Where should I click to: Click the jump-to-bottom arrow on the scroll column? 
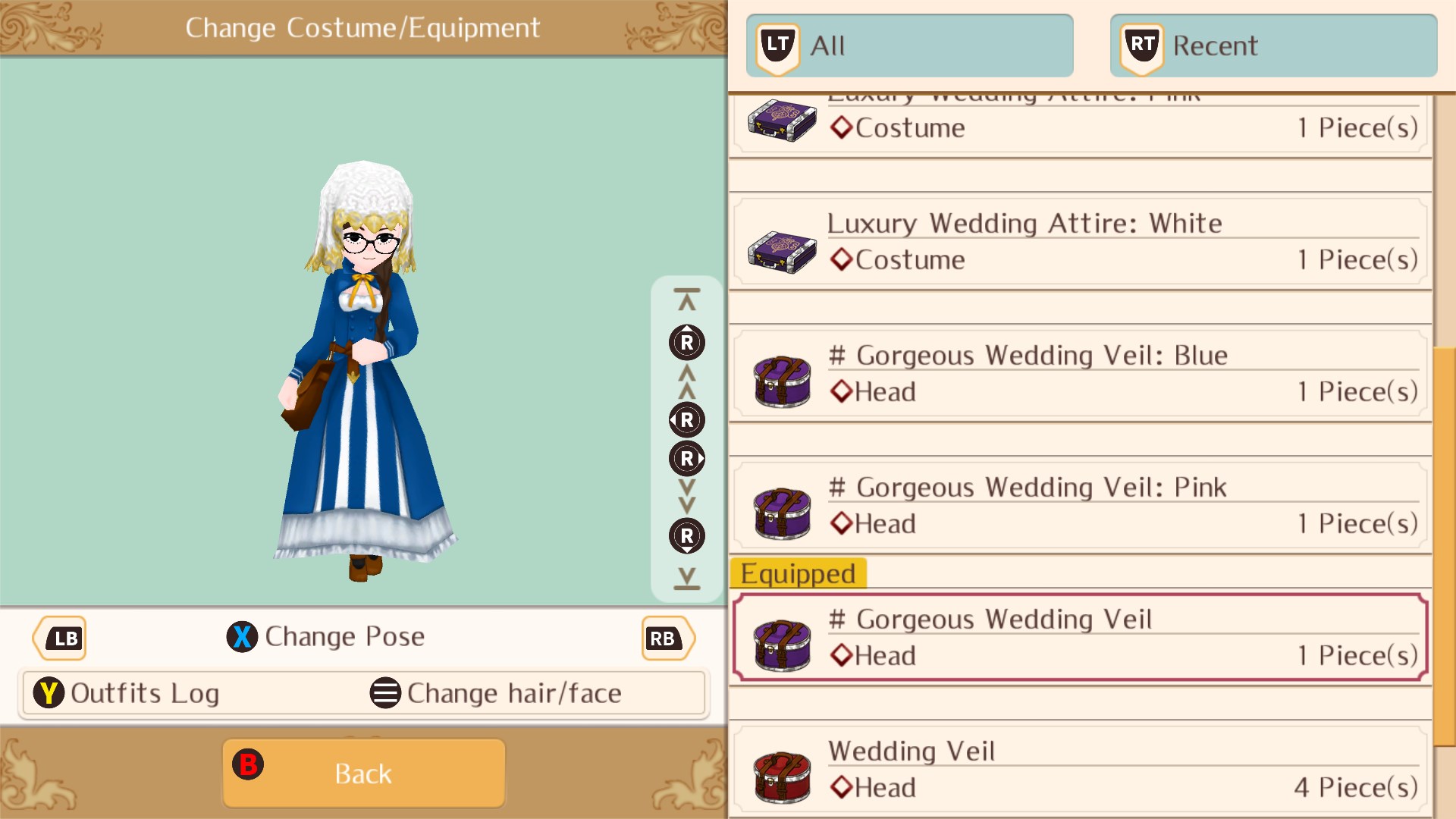[686, 580]
